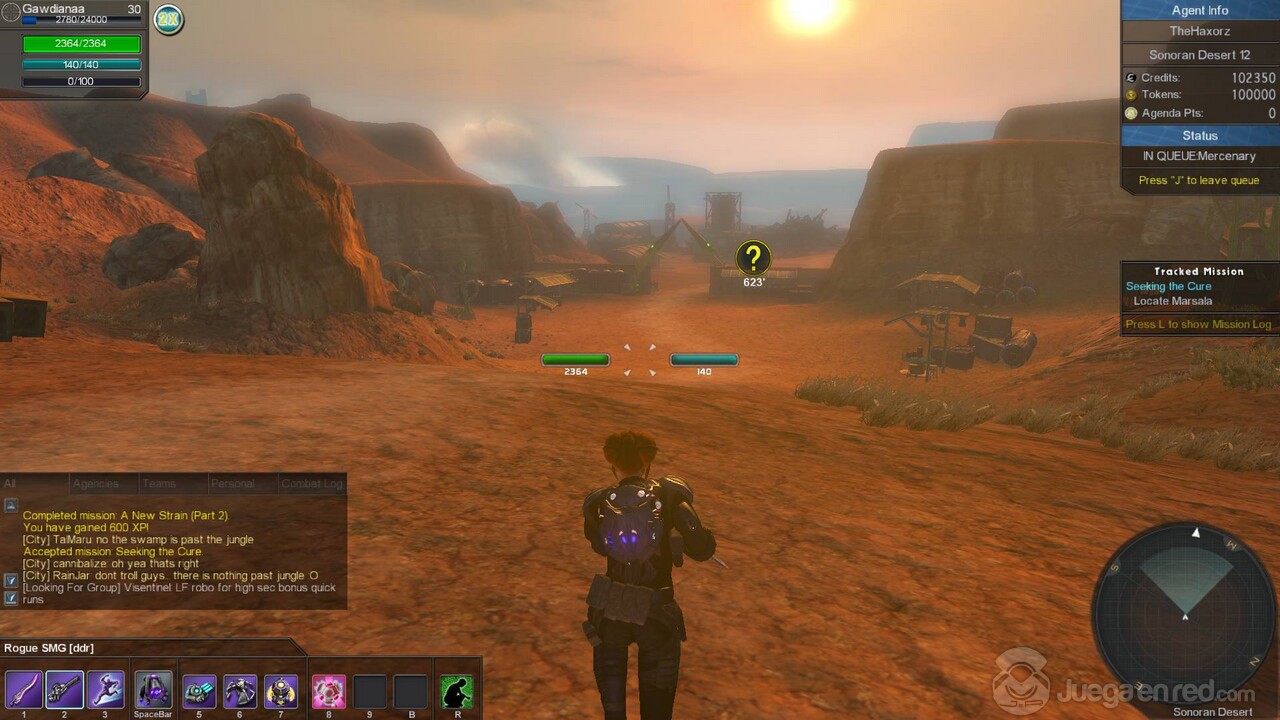Select the All chat tab
Viewport: 1280px width, 720px height.
(x=10, y=484)
